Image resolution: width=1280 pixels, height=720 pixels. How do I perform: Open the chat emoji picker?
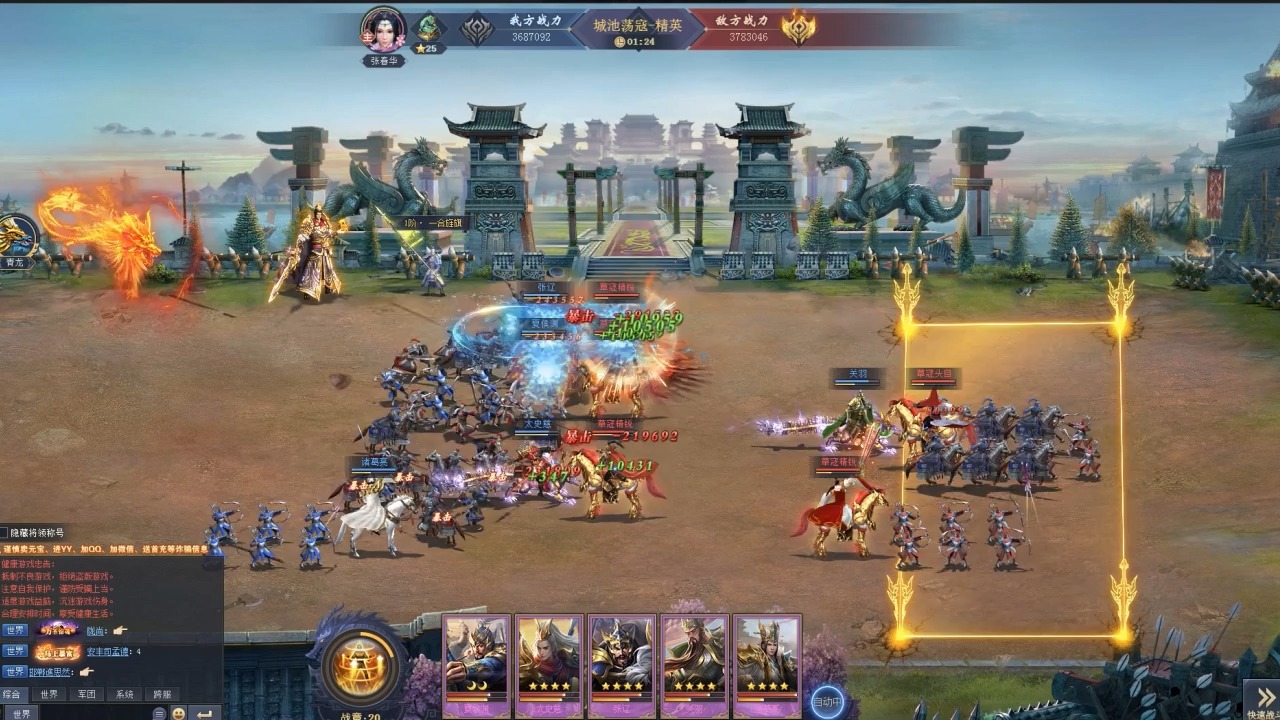tap(178, 713)
